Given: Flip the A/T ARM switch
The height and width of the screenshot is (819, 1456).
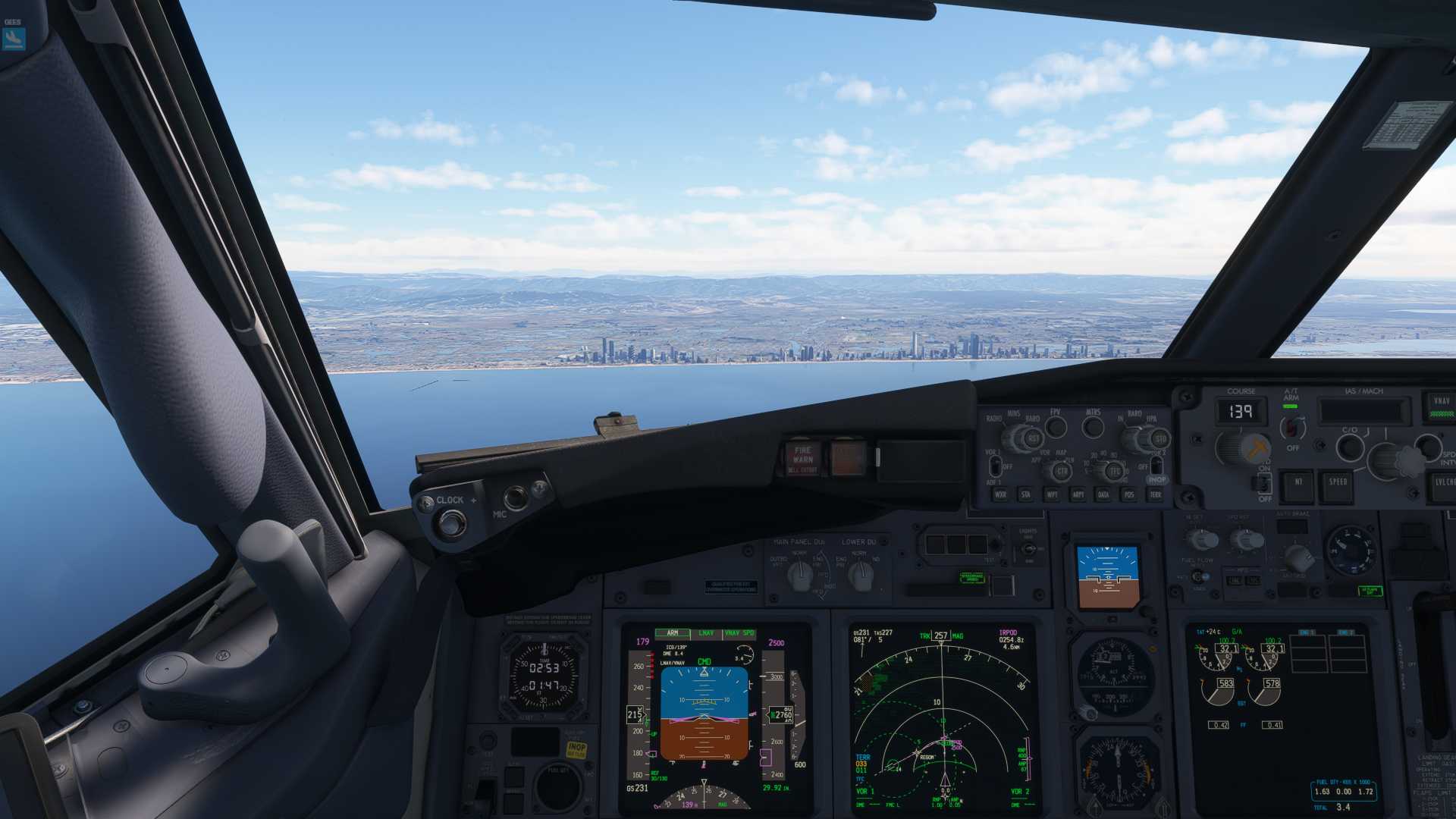Looking at the screenshot, I should (1292, 428).
